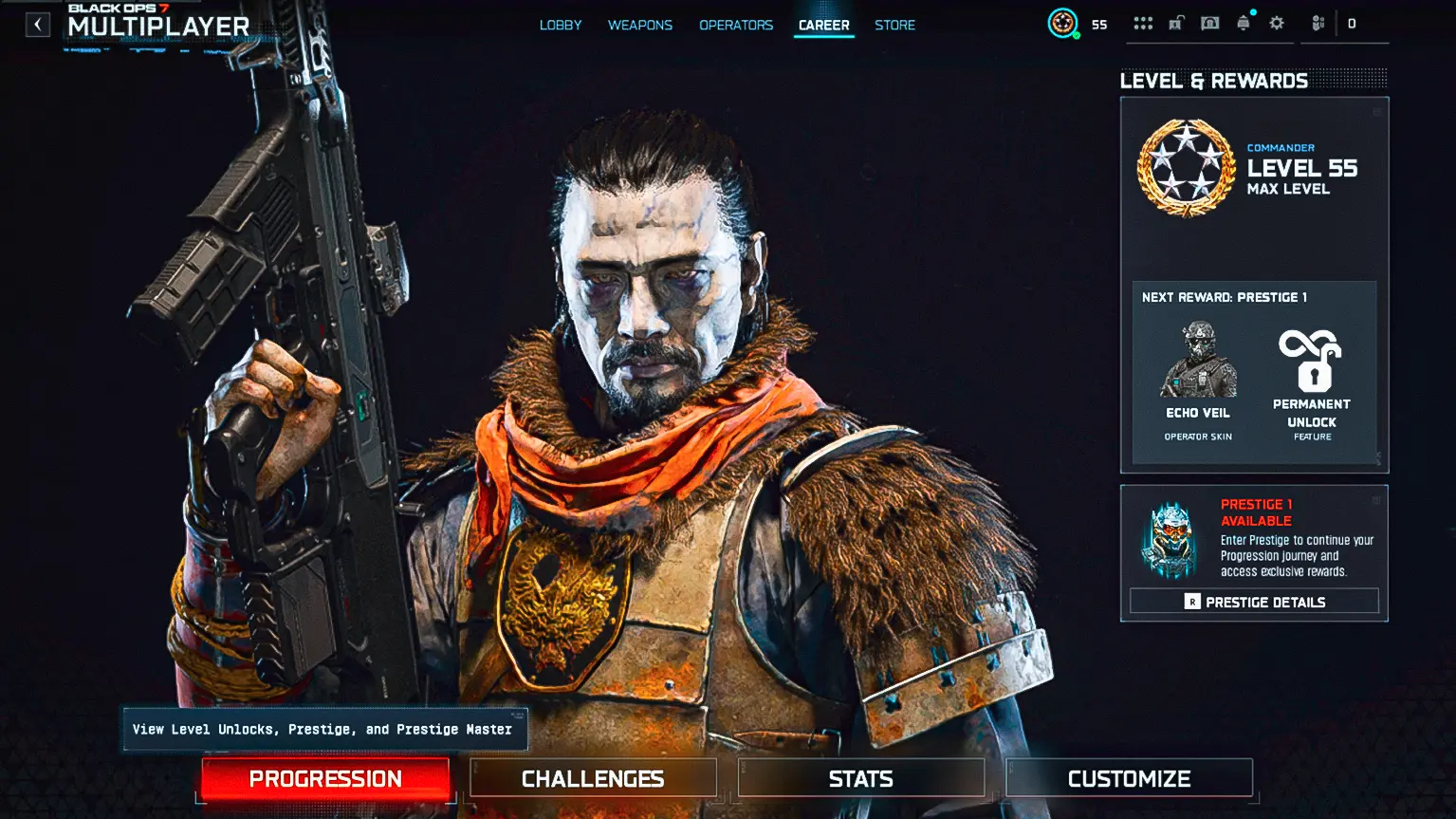Open PRESTIGE DETAILS
Viewport: 1456px width, 819px height.
[x=1254, y=601]
